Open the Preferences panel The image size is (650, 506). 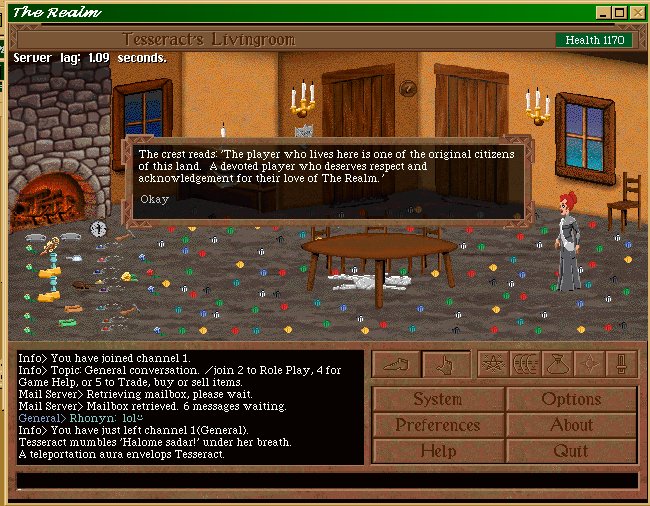click(x=438, y=425)
